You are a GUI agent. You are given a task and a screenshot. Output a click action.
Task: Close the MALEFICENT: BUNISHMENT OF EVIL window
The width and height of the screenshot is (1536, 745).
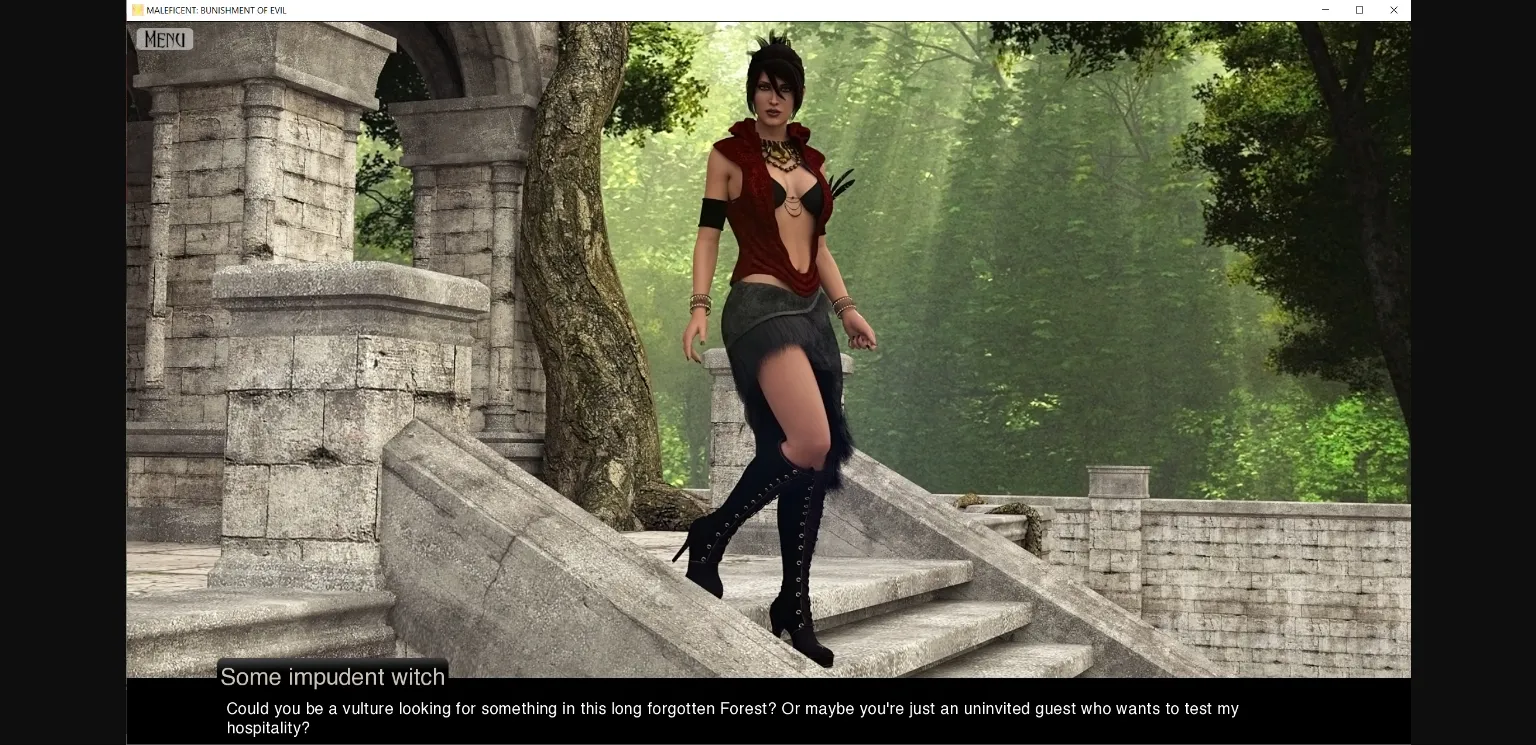(x=1393, y=10)
